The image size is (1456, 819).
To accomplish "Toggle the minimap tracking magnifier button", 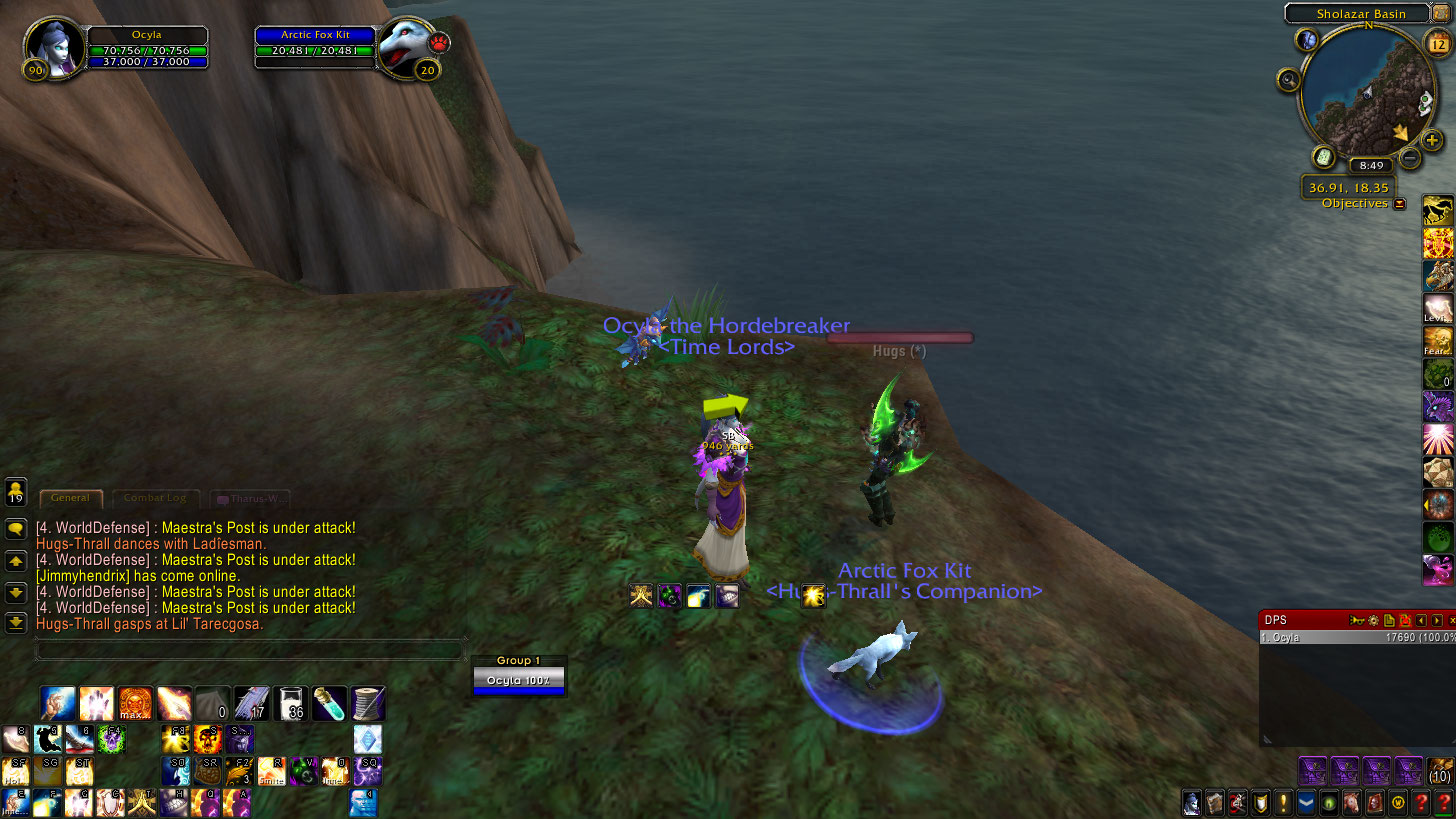I will (x=1288, y=80).
